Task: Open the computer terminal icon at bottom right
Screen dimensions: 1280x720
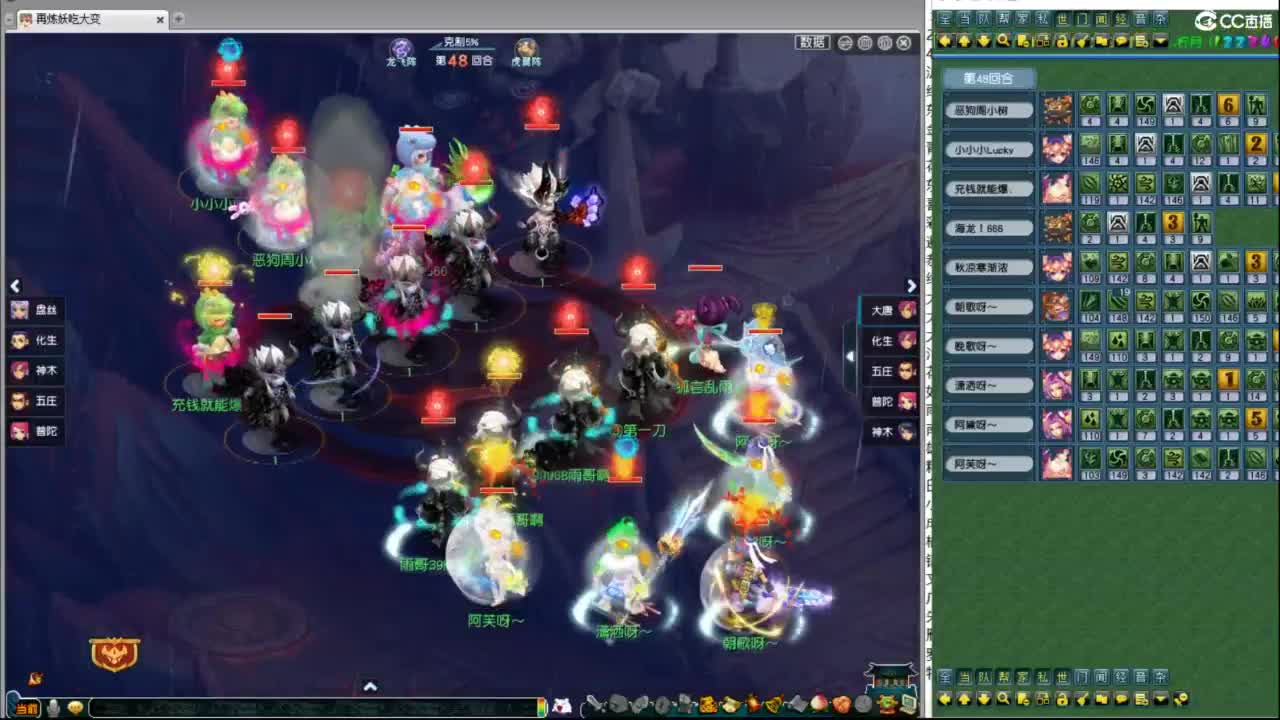Action: 908,705
